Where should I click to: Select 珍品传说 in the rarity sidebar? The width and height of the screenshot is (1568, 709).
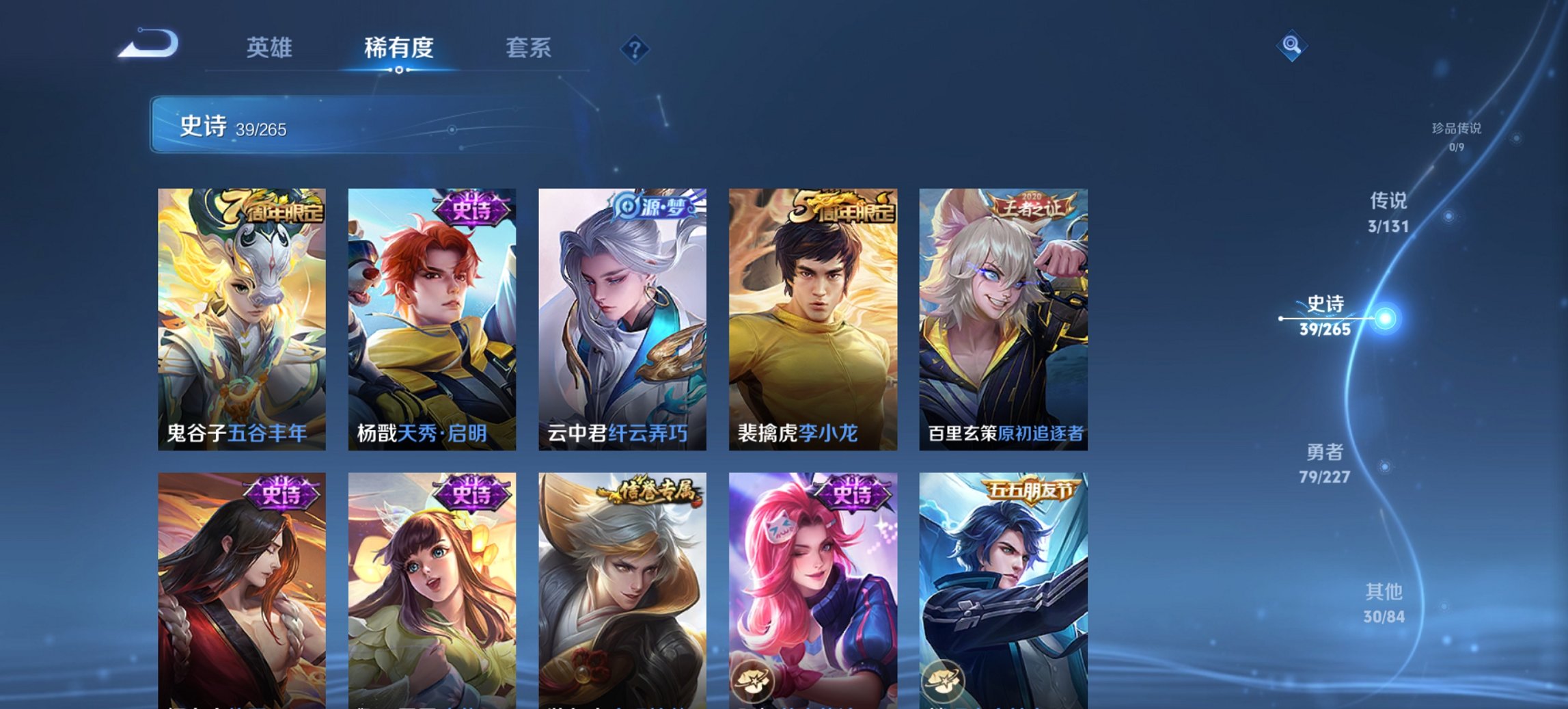pyautogui.click(x=1457, y=134)
